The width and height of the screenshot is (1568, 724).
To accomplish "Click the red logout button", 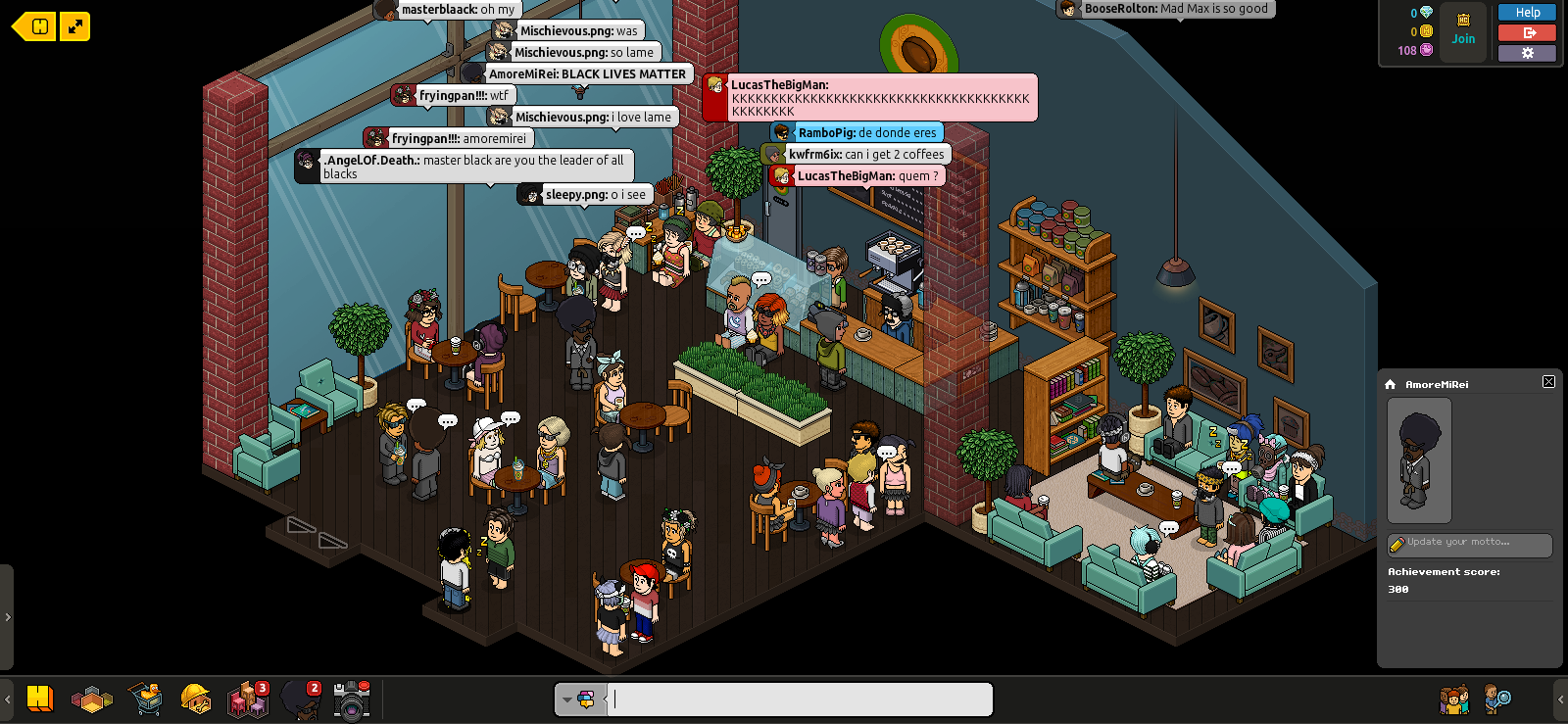I will point(1527,32).
